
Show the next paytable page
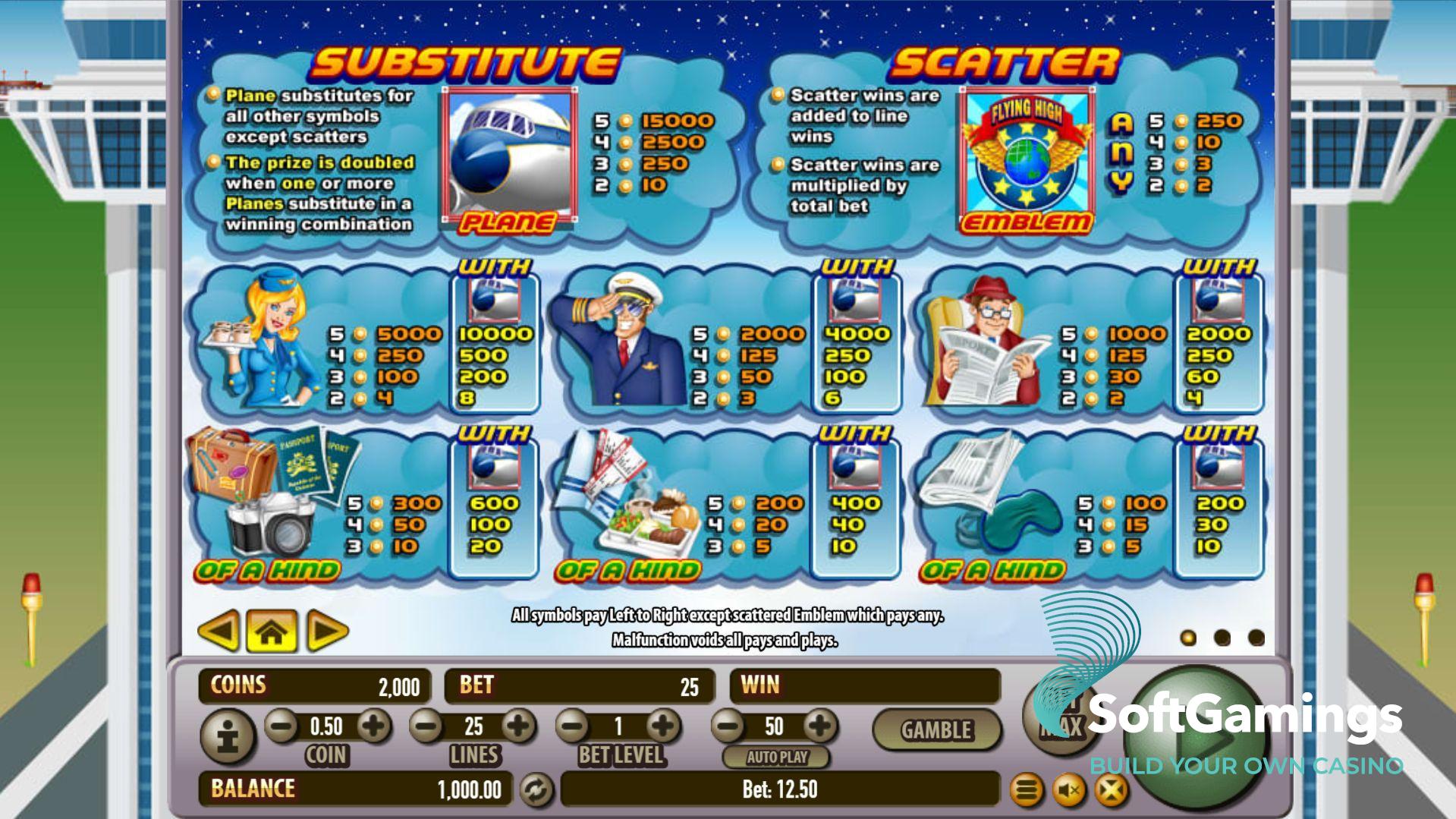[327, 631]
